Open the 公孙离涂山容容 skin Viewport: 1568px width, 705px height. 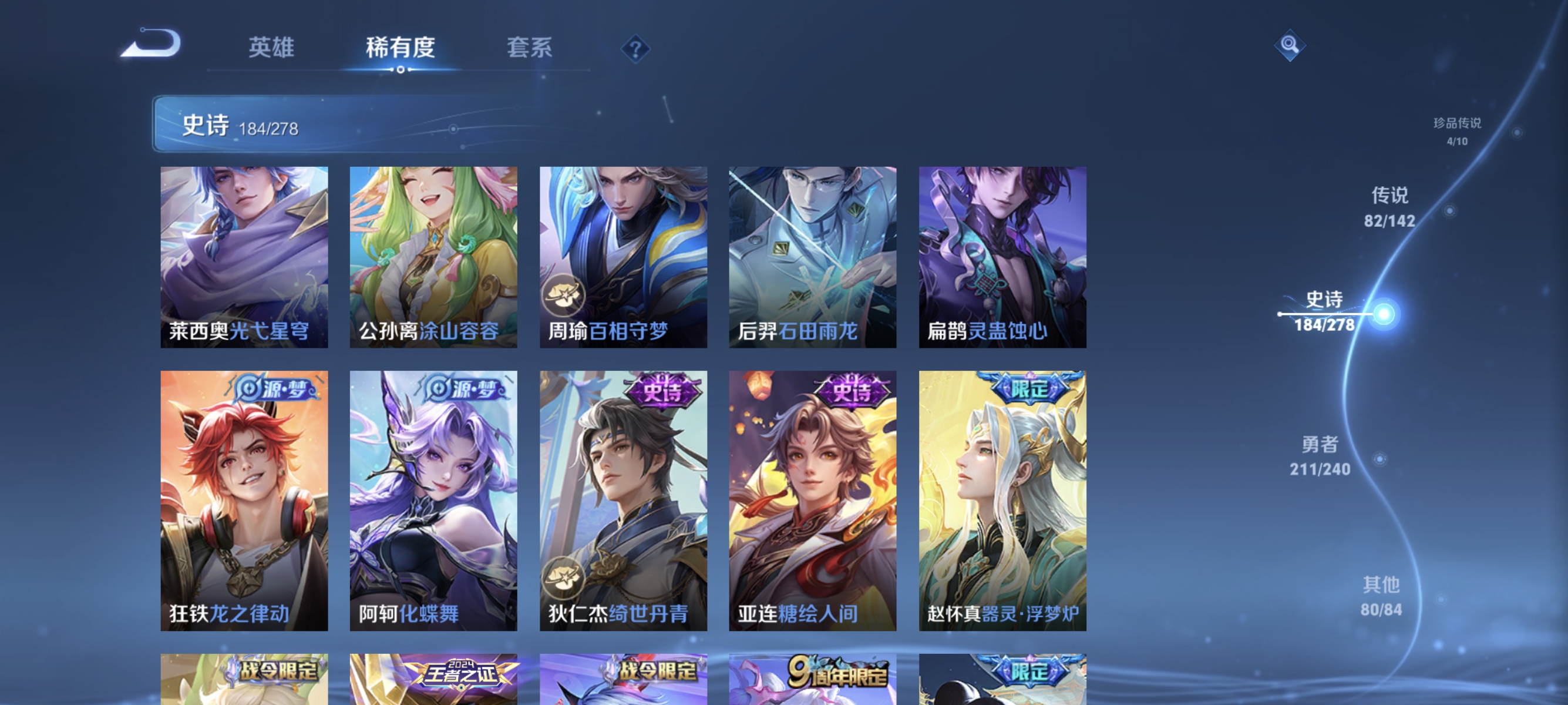pyautogui.click(x=433, y=256)
